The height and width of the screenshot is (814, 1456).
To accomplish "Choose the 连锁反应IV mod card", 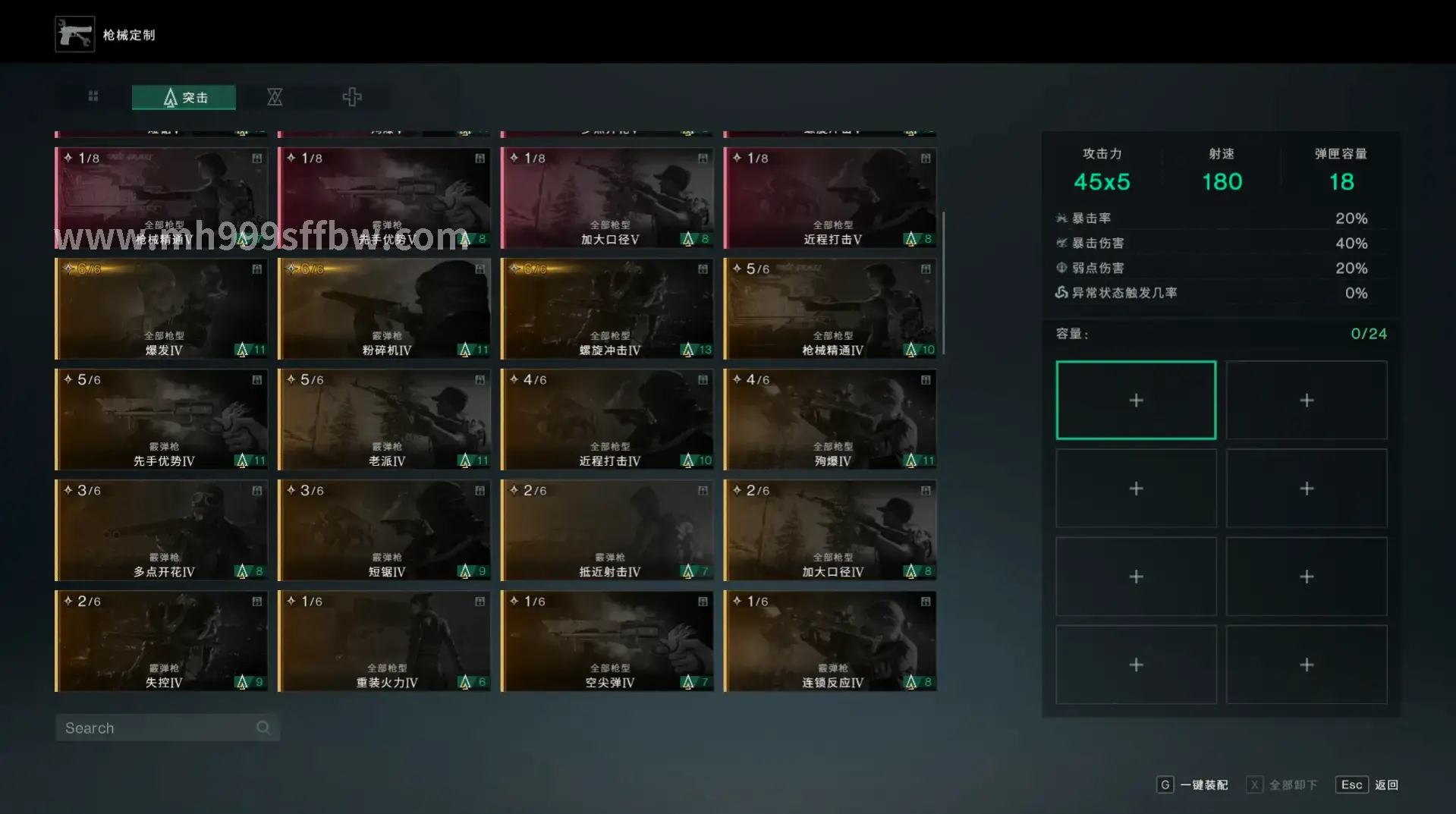I will pyautogui.click(x=830, y=642).
